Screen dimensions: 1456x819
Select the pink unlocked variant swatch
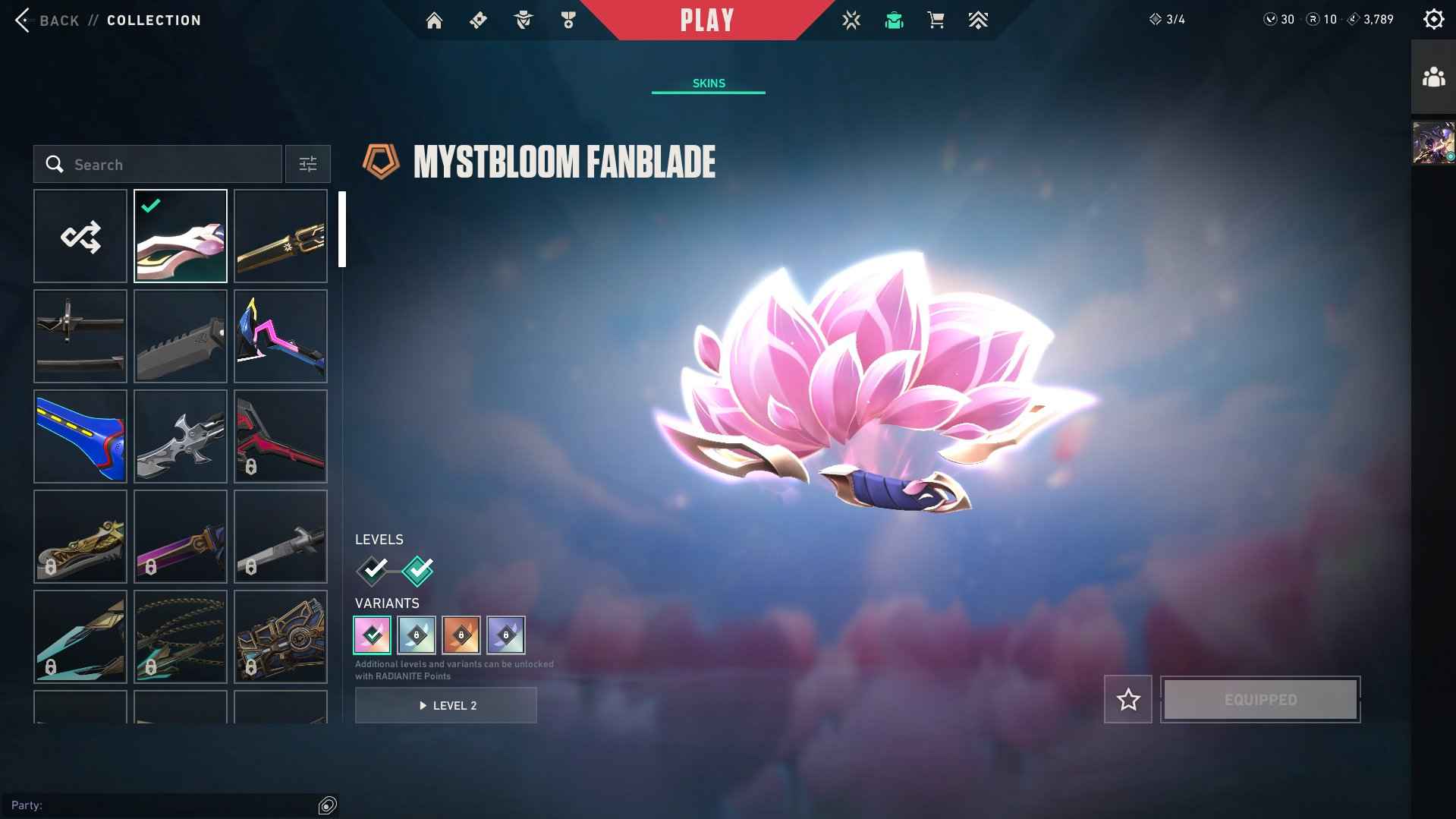click(371, 635)
